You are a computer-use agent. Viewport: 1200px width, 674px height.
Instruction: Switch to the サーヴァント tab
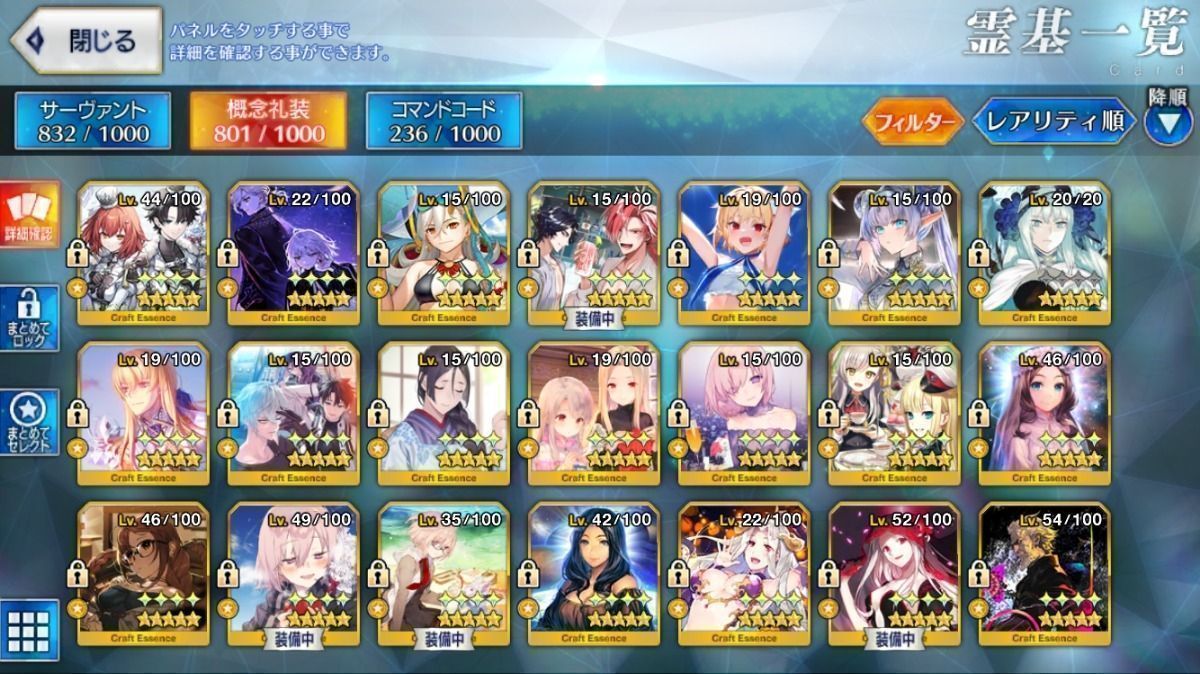click(x=93, y=121)
